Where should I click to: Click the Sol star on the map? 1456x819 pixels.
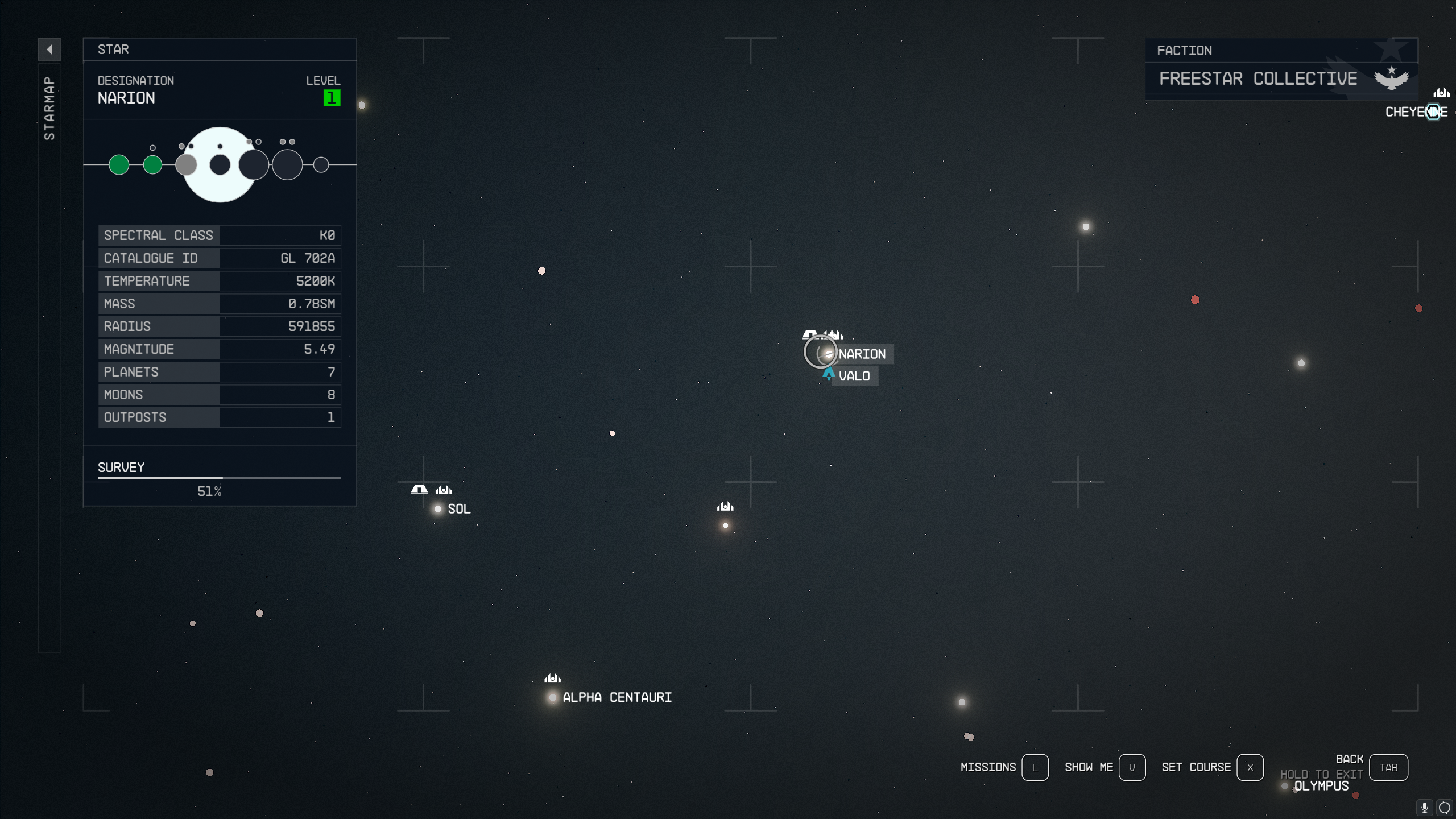coord(437,509)
